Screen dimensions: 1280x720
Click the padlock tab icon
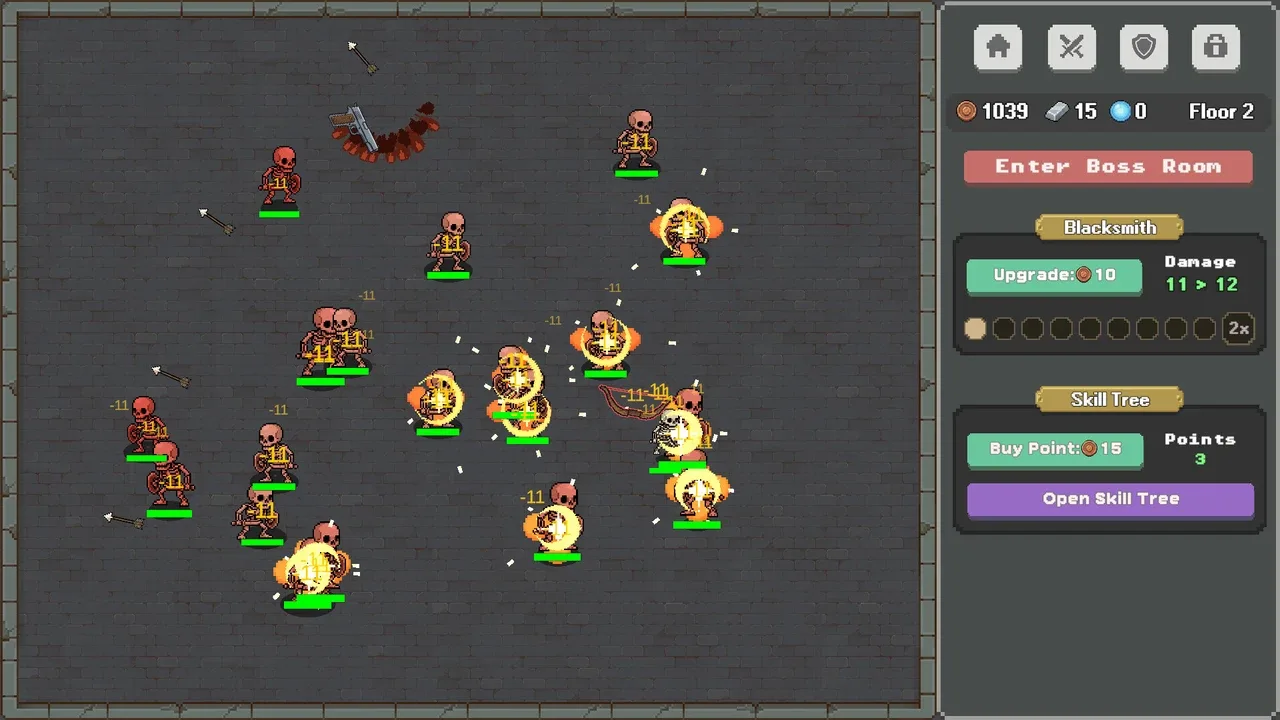click(1216, 47)
